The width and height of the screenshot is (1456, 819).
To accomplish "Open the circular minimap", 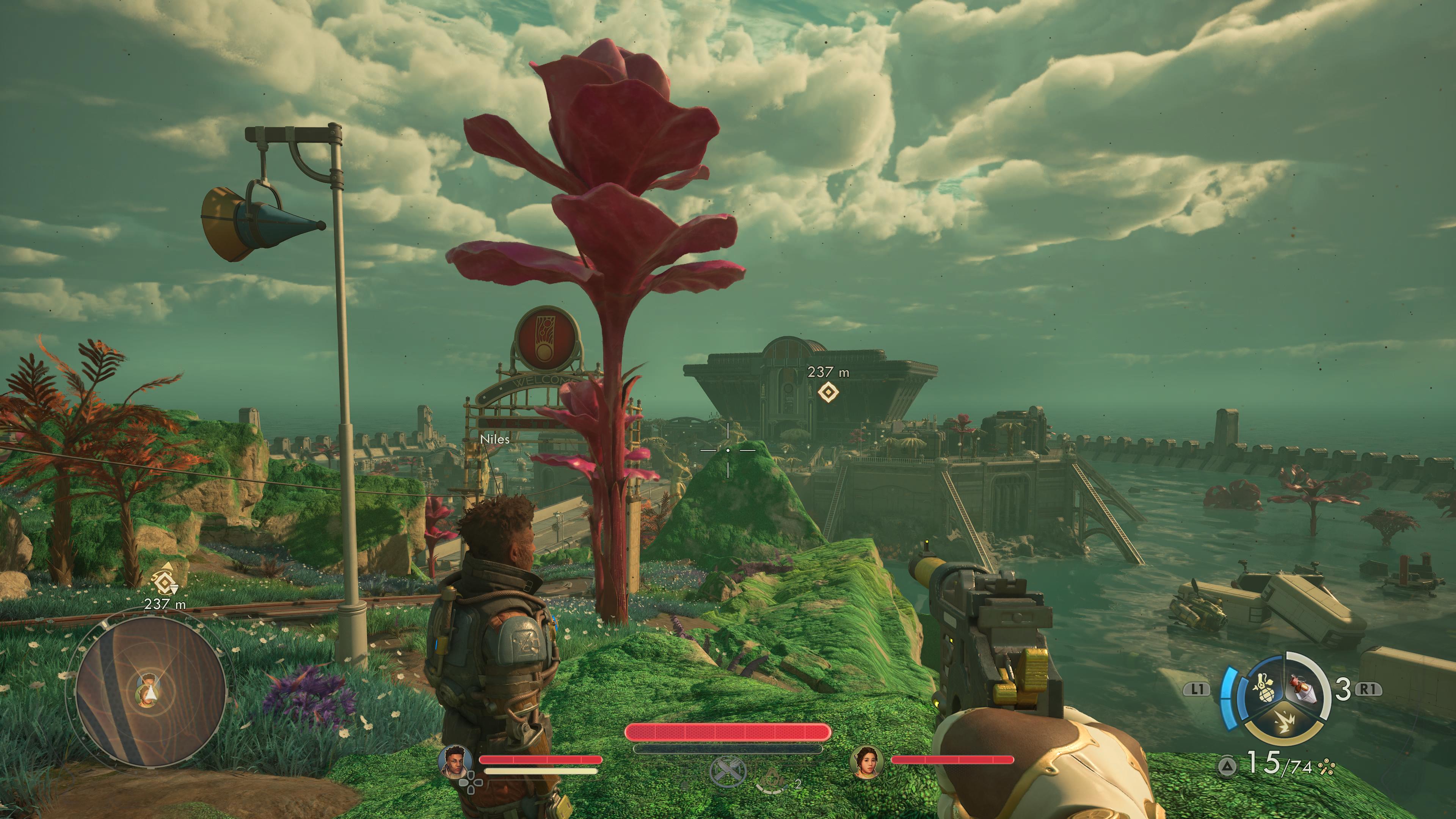I will click(151, 691).
